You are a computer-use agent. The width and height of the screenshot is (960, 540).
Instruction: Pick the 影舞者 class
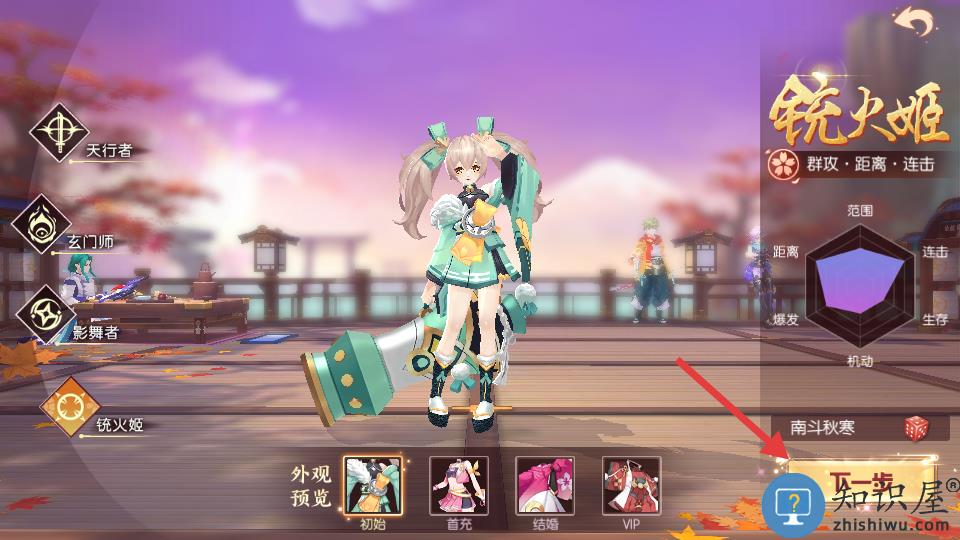[x=48, y=314]
